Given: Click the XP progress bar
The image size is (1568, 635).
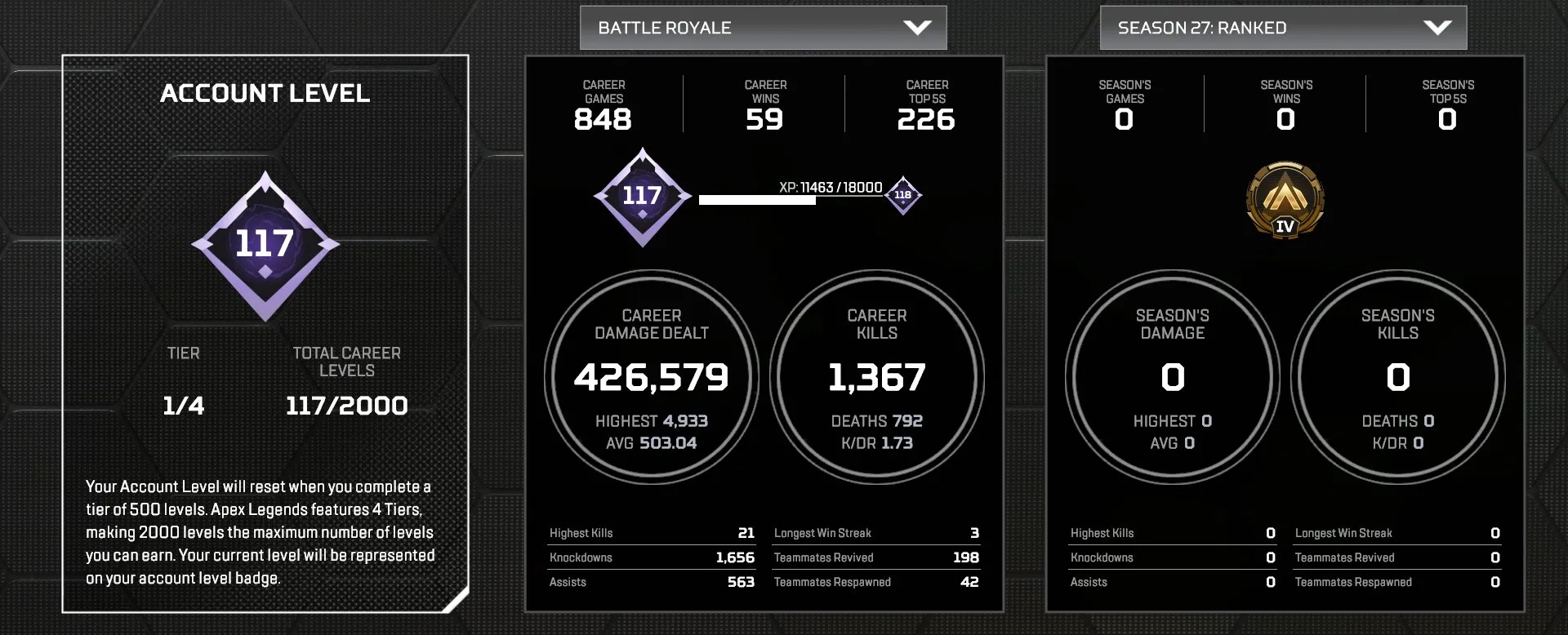Looking at the screenshot, I should click(x=789, y=198).
